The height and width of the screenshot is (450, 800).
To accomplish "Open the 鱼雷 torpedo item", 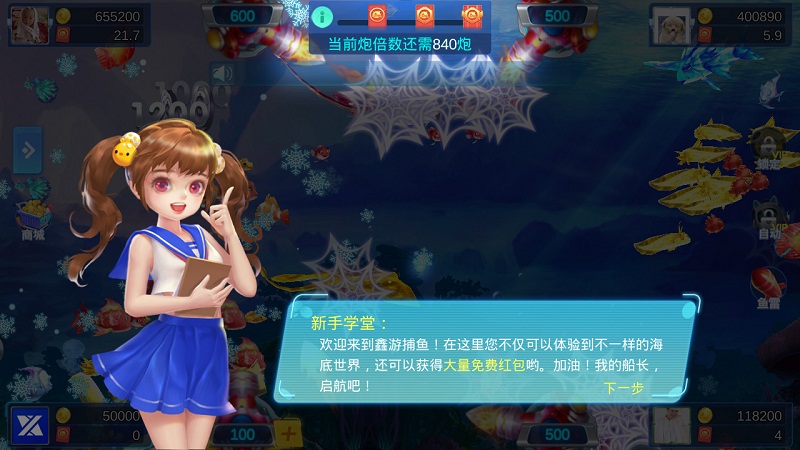I will click(x=768, y=285).
